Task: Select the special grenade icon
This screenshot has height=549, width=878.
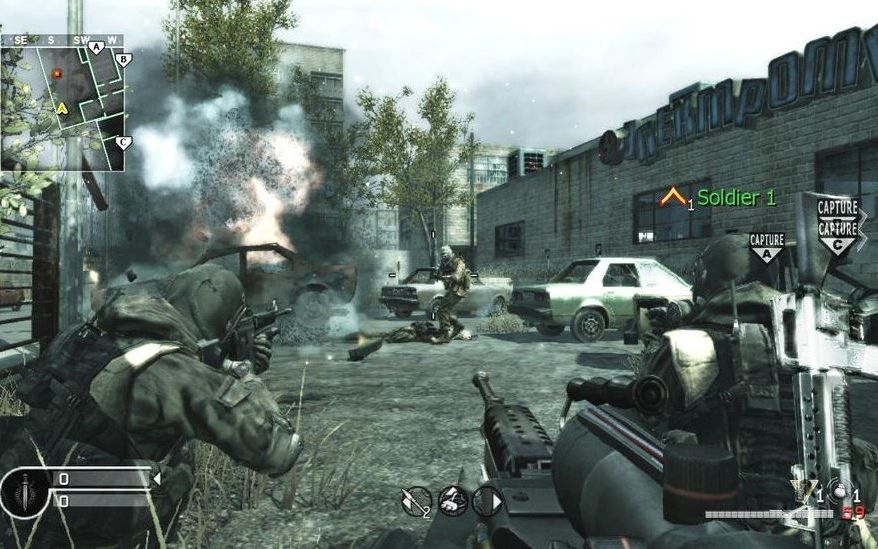Action: pos(803,490)
